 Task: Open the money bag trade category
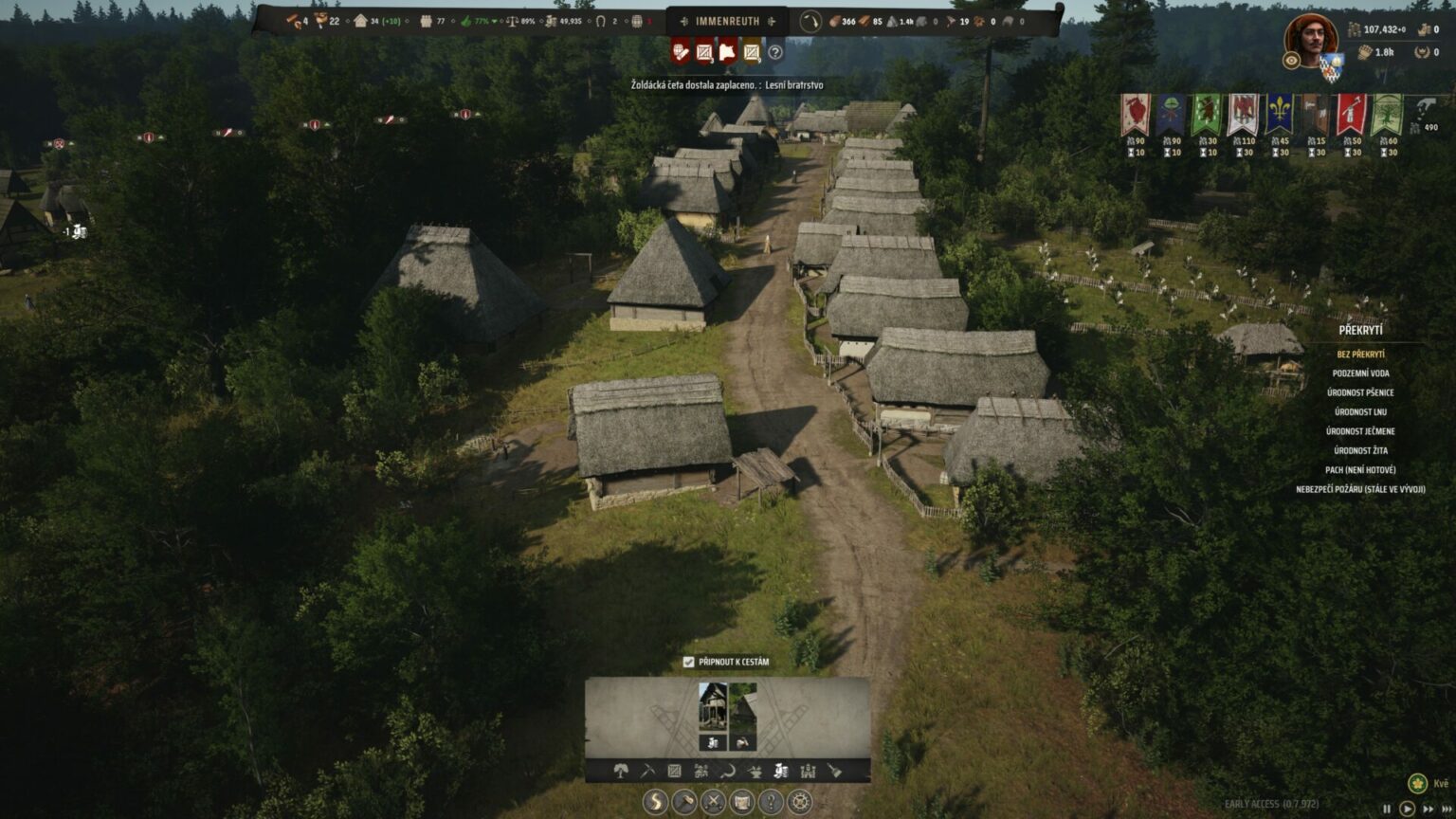coord(782,773)
